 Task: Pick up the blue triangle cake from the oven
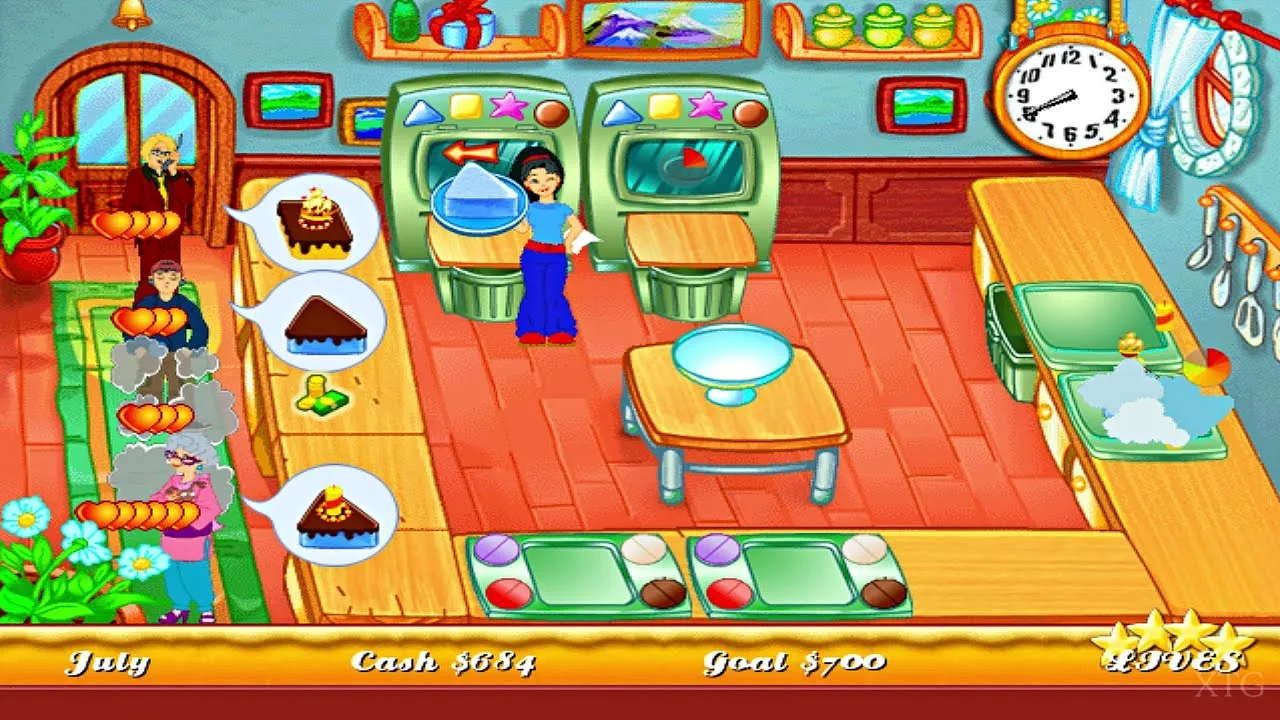point(478,196)
